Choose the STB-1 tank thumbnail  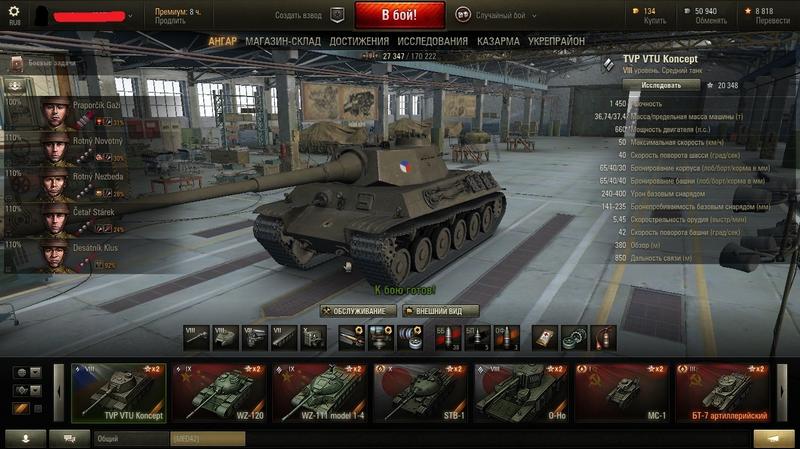click(421, 392)
